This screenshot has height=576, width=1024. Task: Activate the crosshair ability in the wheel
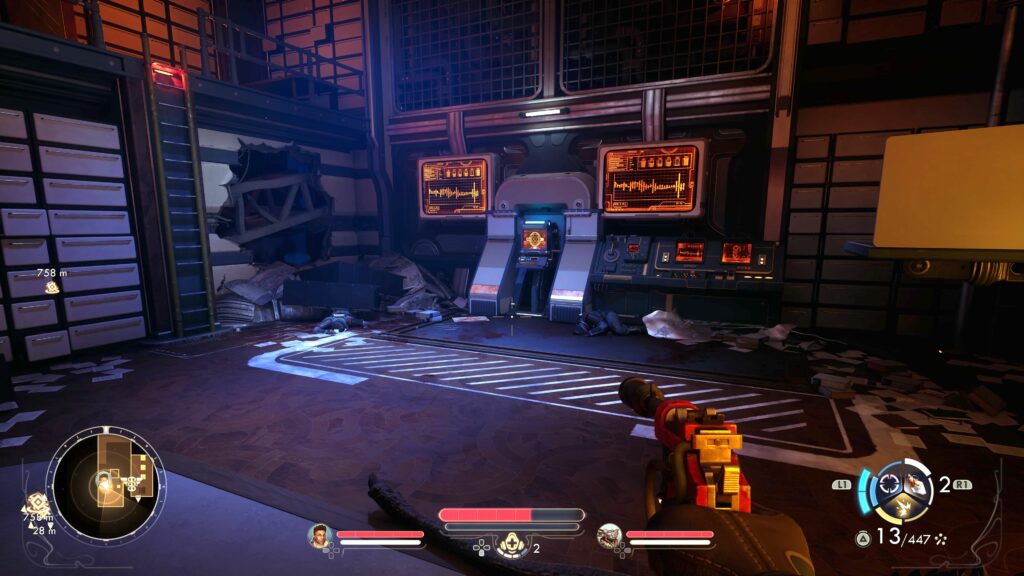point(887,485)
